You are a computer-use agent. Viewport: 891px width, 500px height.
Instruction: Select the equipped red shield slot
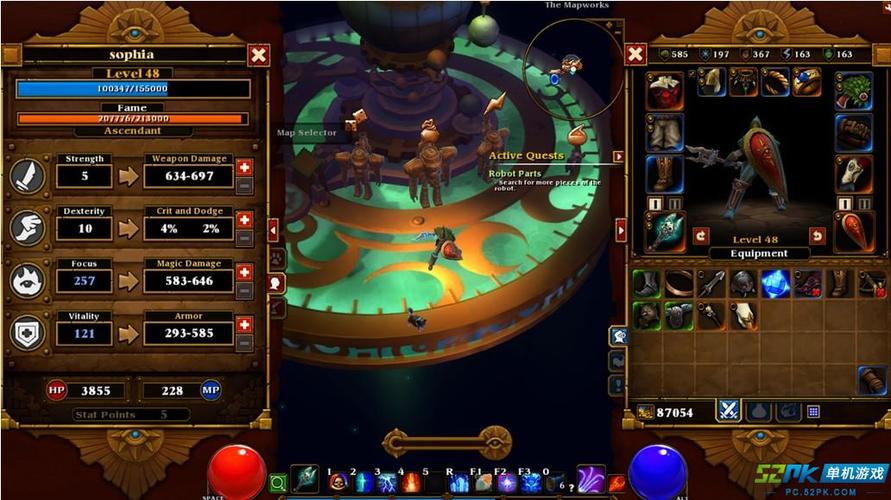pos(853,231)
